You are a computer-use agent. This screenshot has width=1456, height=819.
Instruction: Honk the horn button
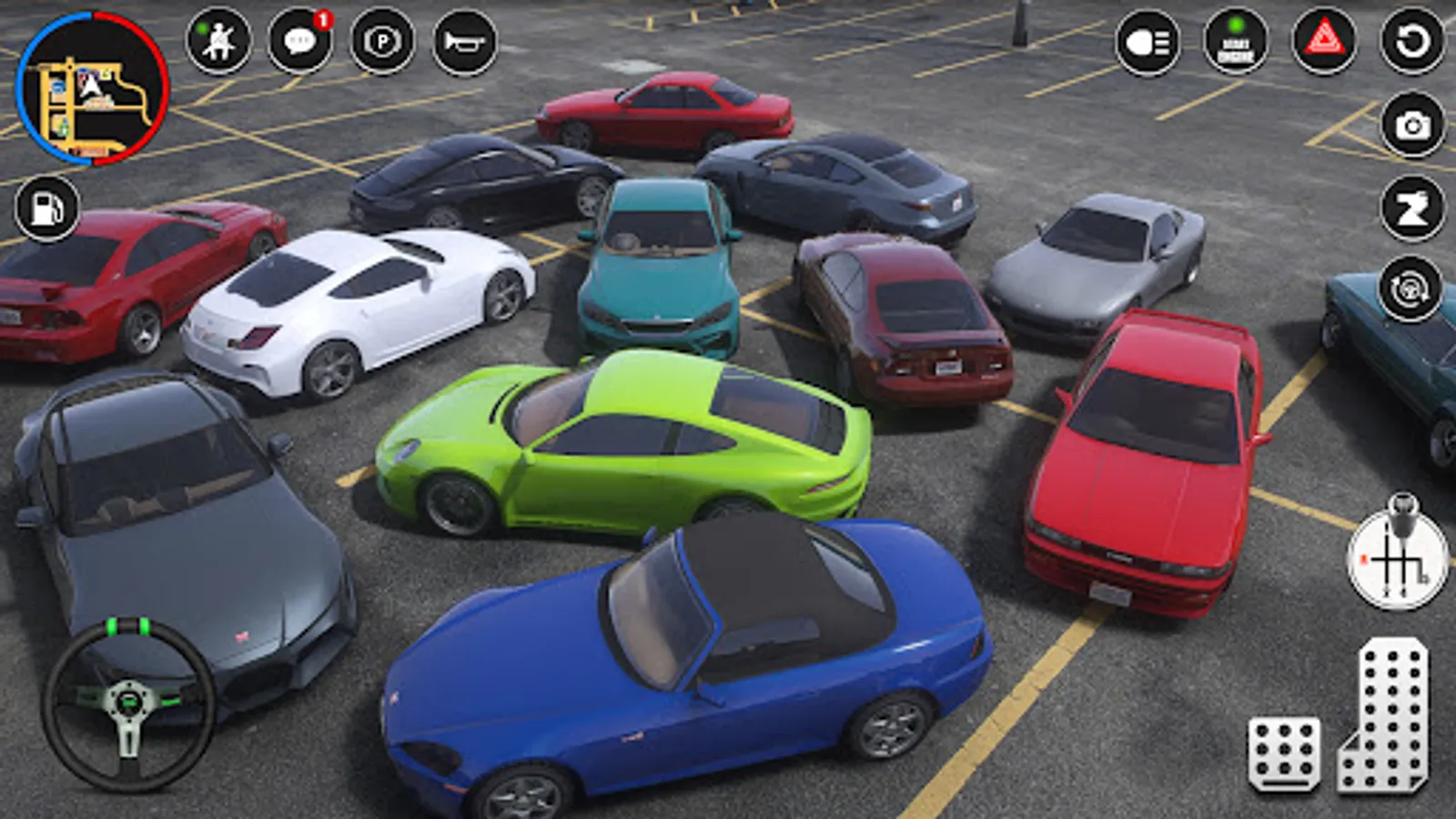pyautogui.click(x=465, y=41)
